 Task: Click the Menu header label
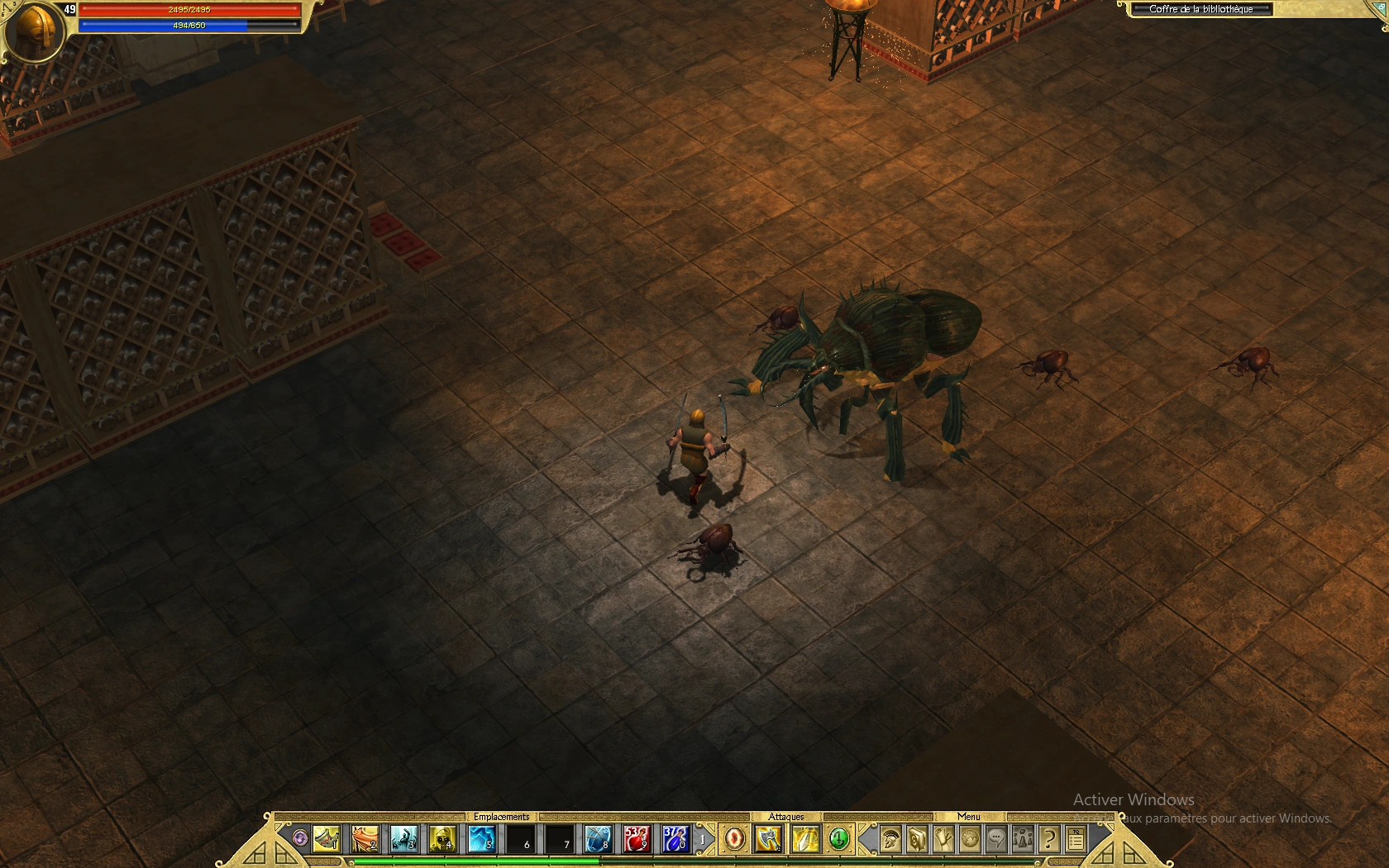[970, 817]
